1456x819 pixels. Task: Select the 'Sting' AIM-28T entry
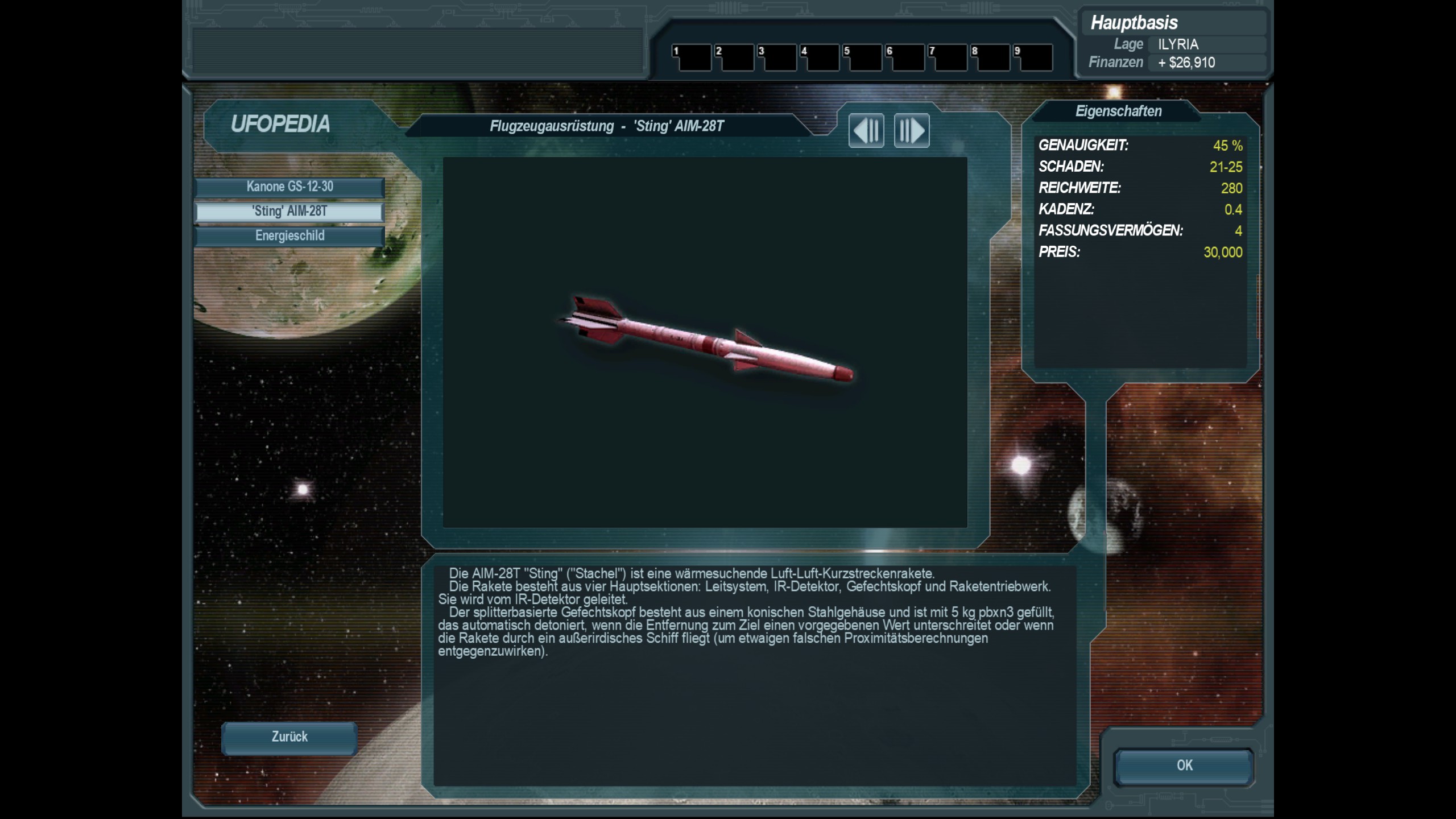coord(289,212)
